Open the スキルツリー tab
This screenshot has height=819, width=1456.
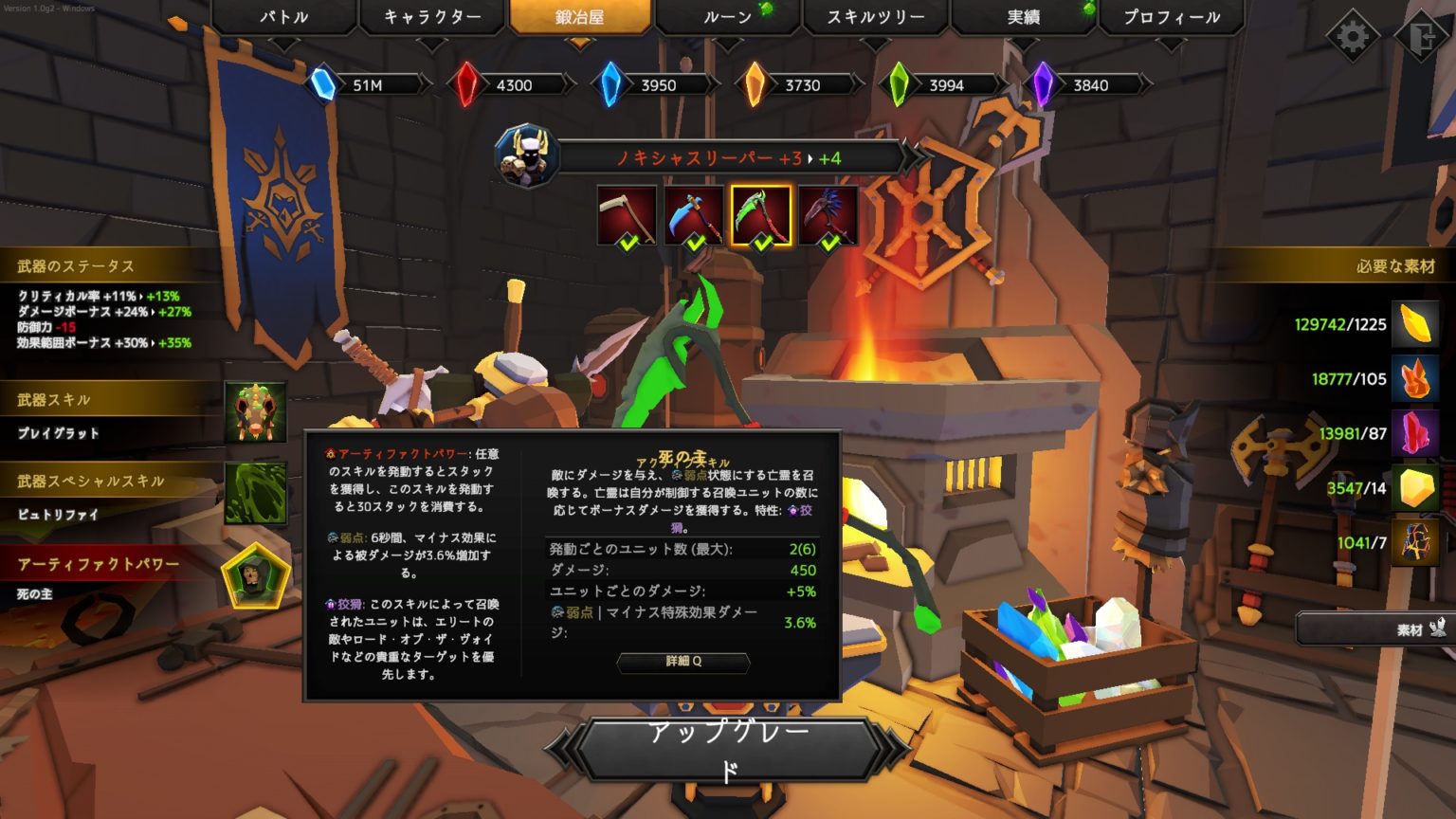tap(874, 16)
